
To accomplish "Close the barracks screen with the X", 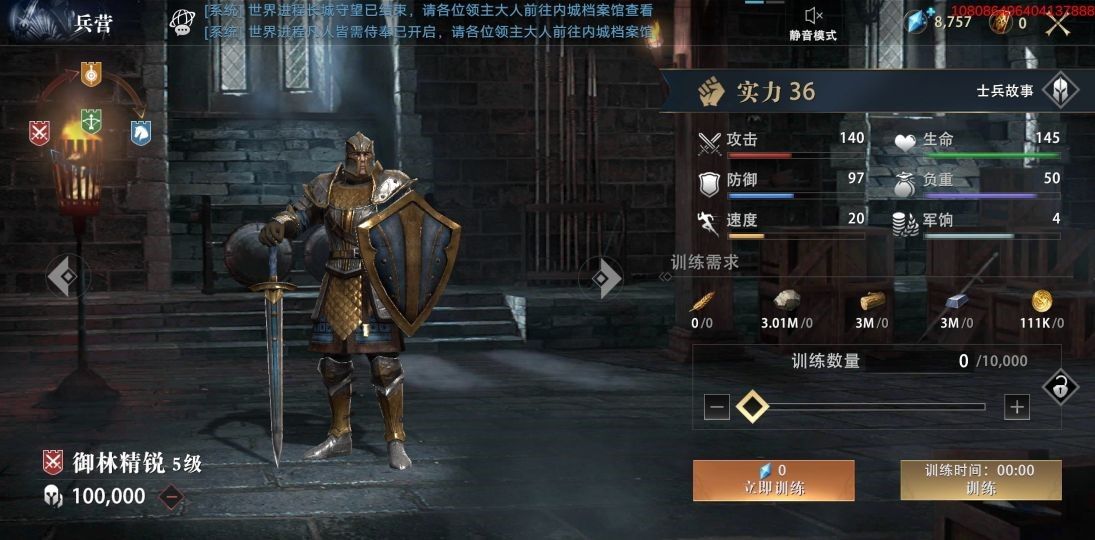I will 1058,23.
